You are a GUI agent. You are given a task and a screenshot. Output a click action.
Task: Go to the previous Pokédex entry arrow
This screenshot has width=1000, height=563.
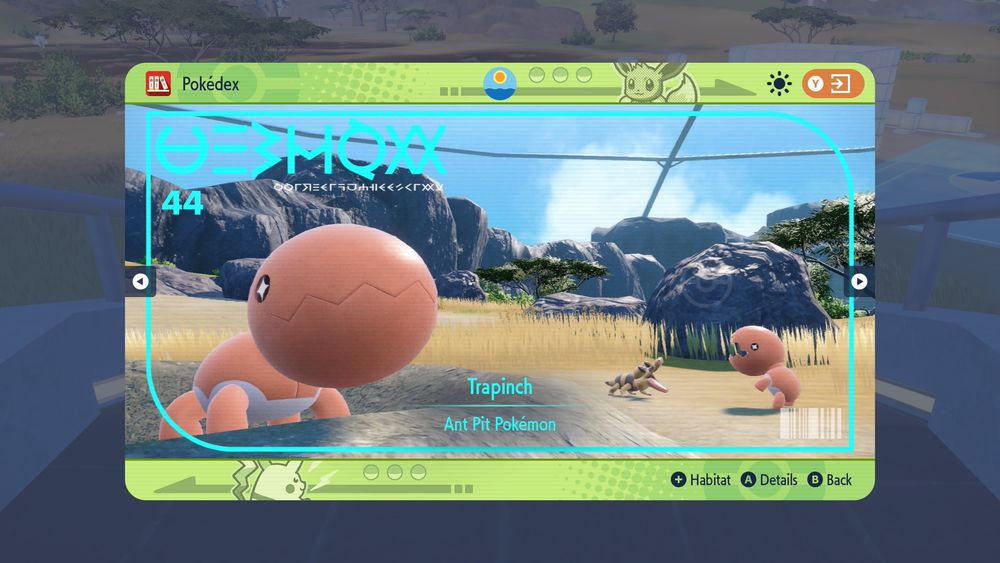point(140,281)
